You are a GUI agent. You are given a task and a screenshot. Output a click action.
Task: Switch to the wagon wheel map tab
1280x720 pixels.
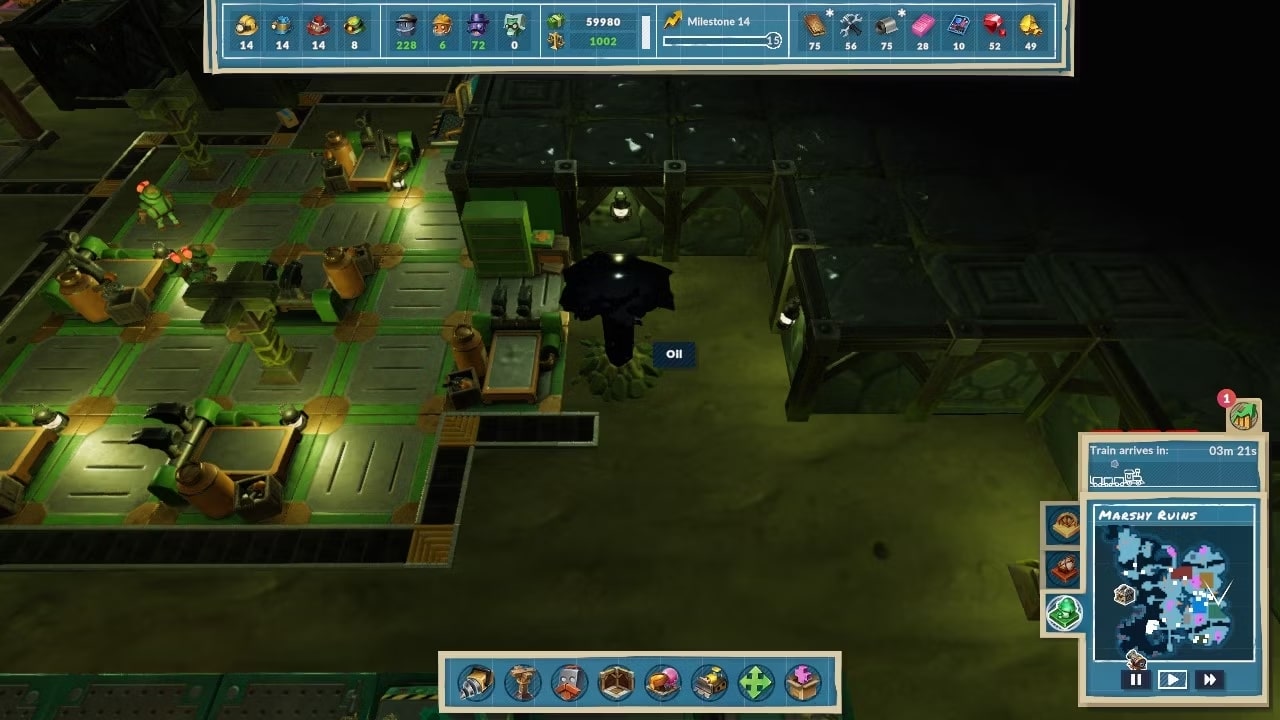pos(1064,524)
